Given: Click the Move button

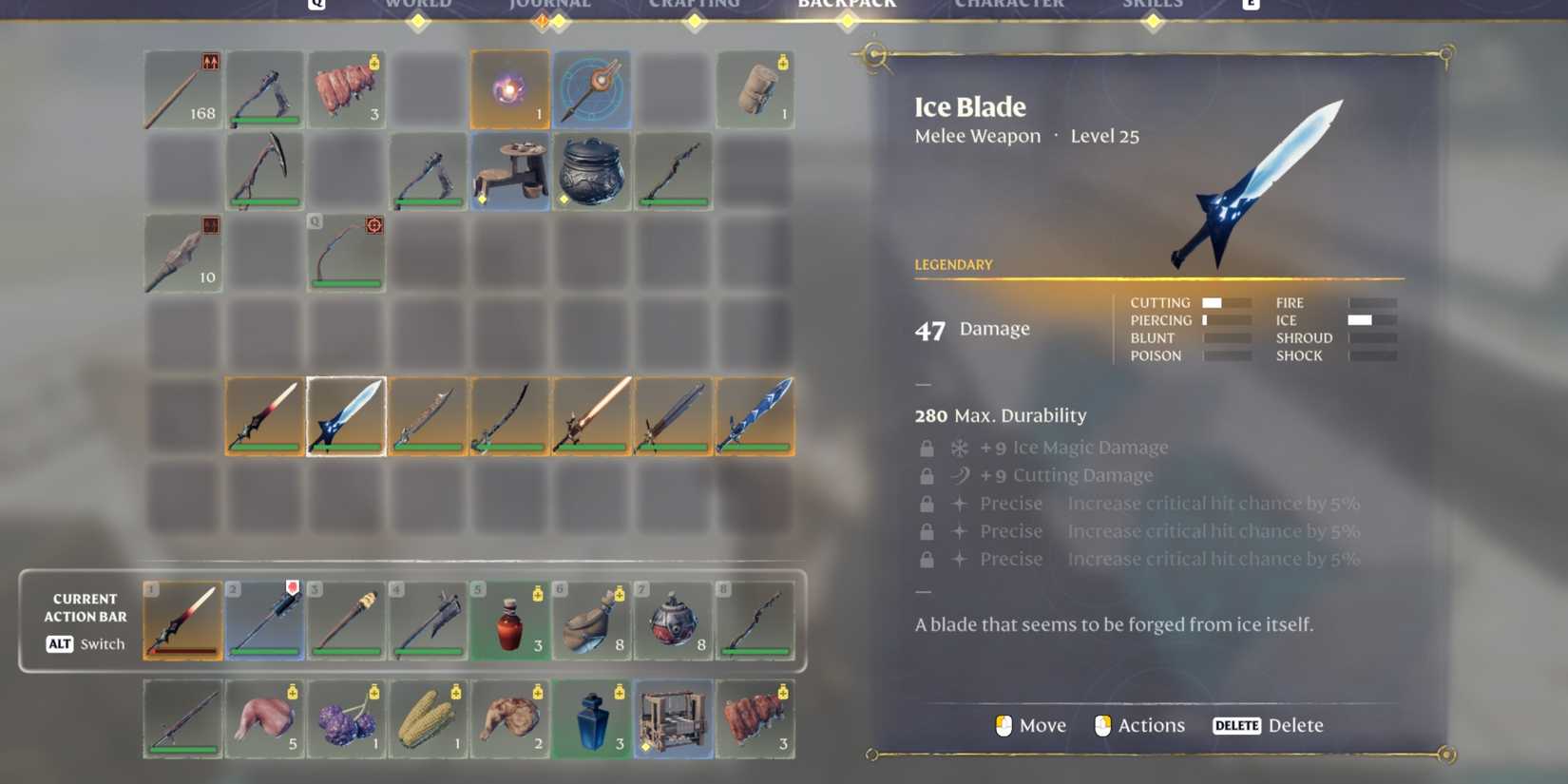Looking at the screenshot, I should [1029, 725].
